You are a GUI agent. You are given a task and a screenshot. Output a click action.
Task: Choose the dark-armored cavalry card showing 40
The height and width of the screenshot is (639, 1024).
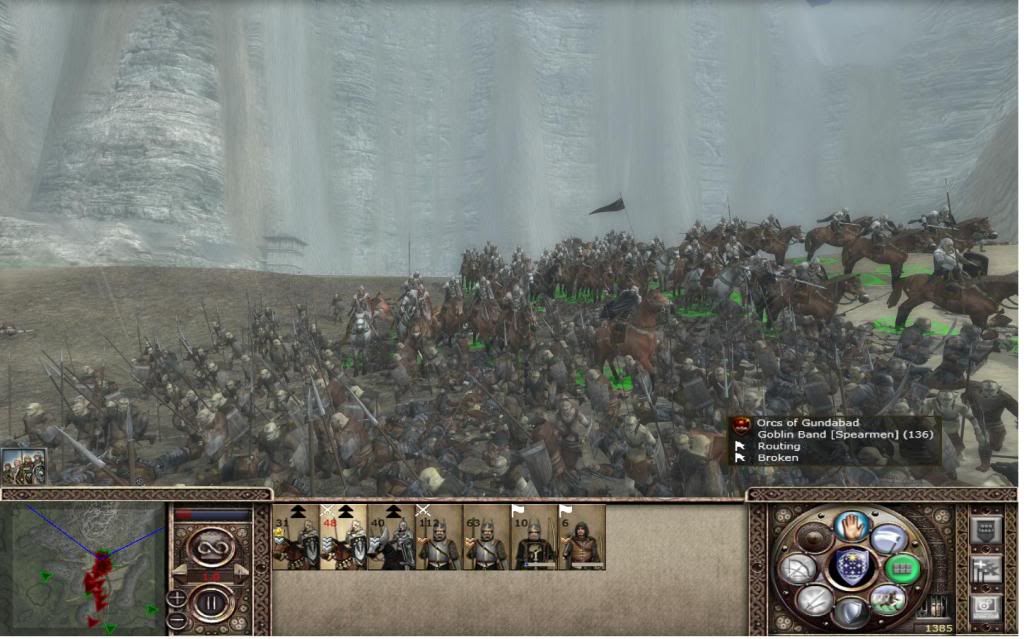click(x=391, y=538)
